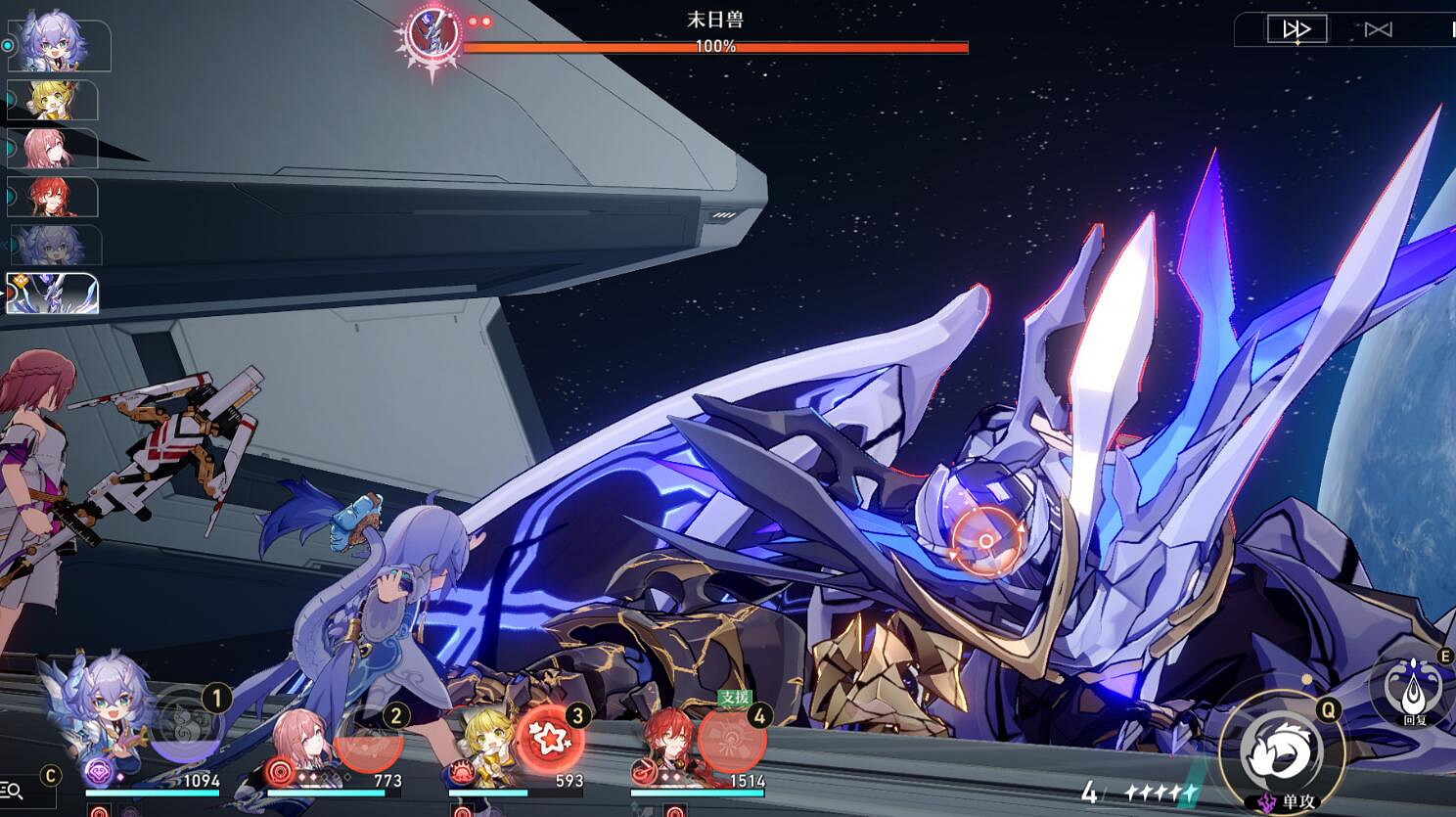Trigger ultimate number 2 for the pink-haired character
This screenshot has width=1456, height=817.
coord(369,738)
